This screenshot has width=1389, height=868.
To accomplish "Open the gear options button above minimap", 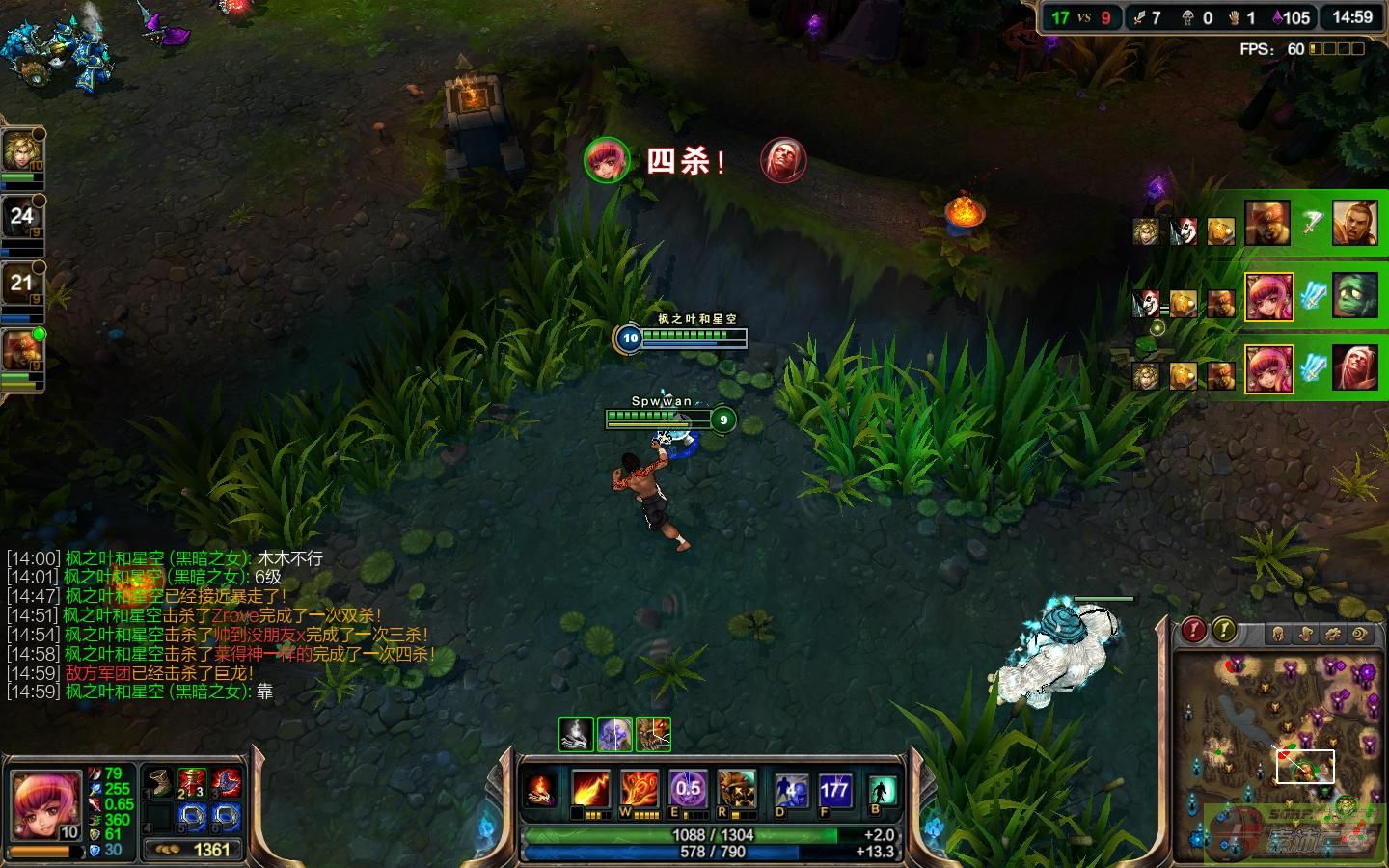I will point(1333,634).
